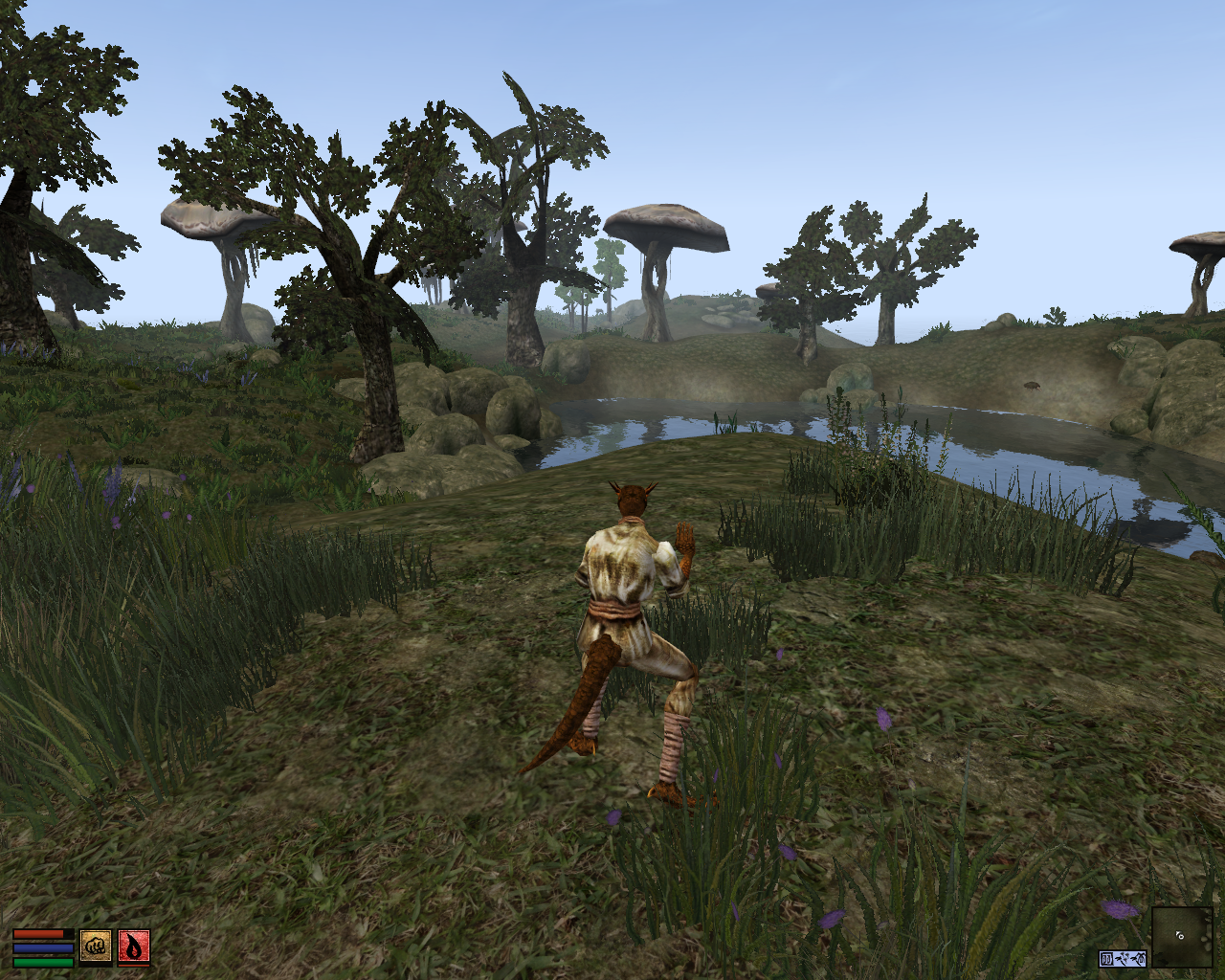Click the leftmost active magic effect icon
Viewport: 1225px width, 980px height.
pyautogui.click(x=1107, y=959)
